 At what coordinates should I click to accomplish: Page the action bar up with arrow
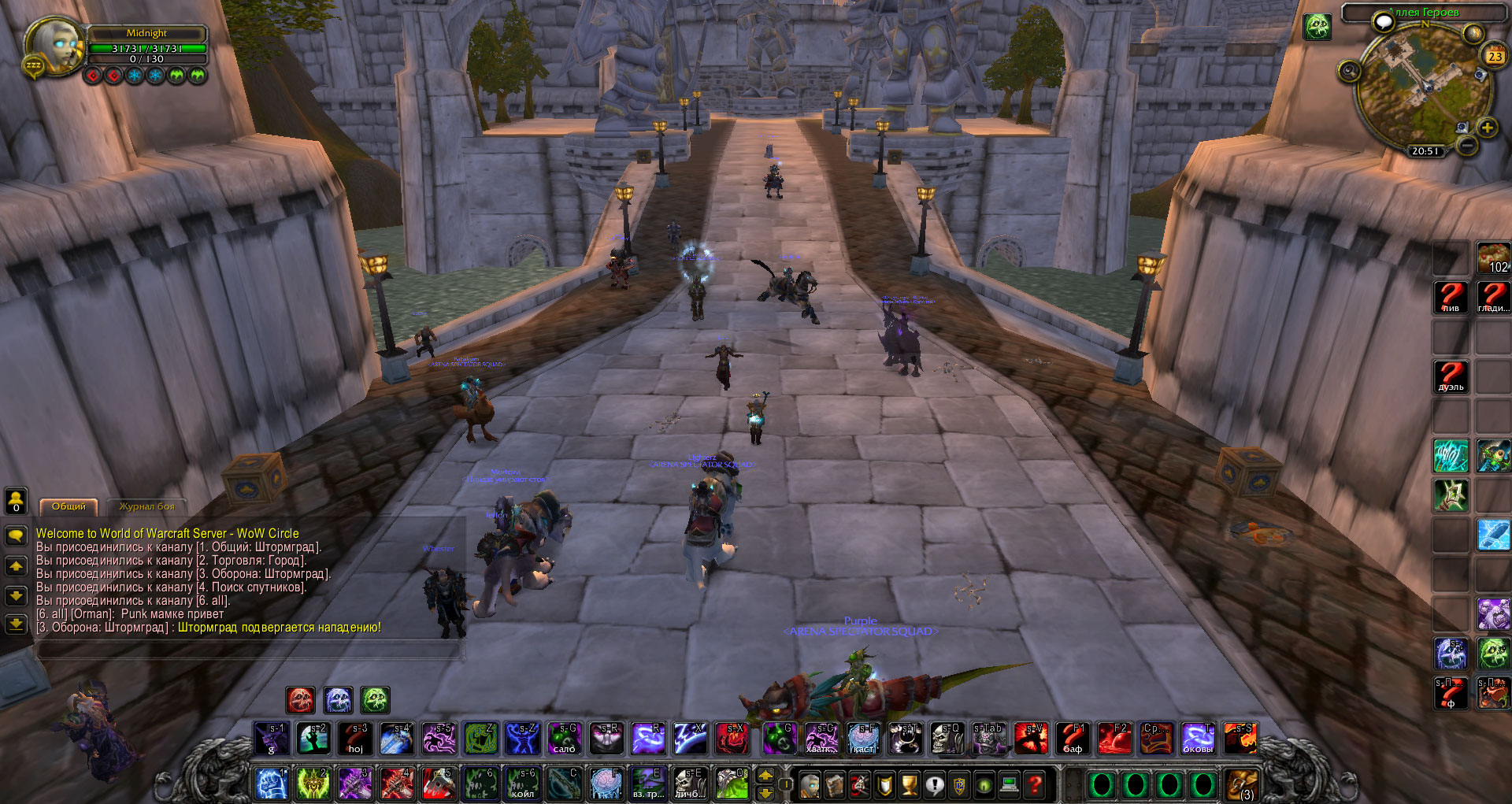click(765, 775)
